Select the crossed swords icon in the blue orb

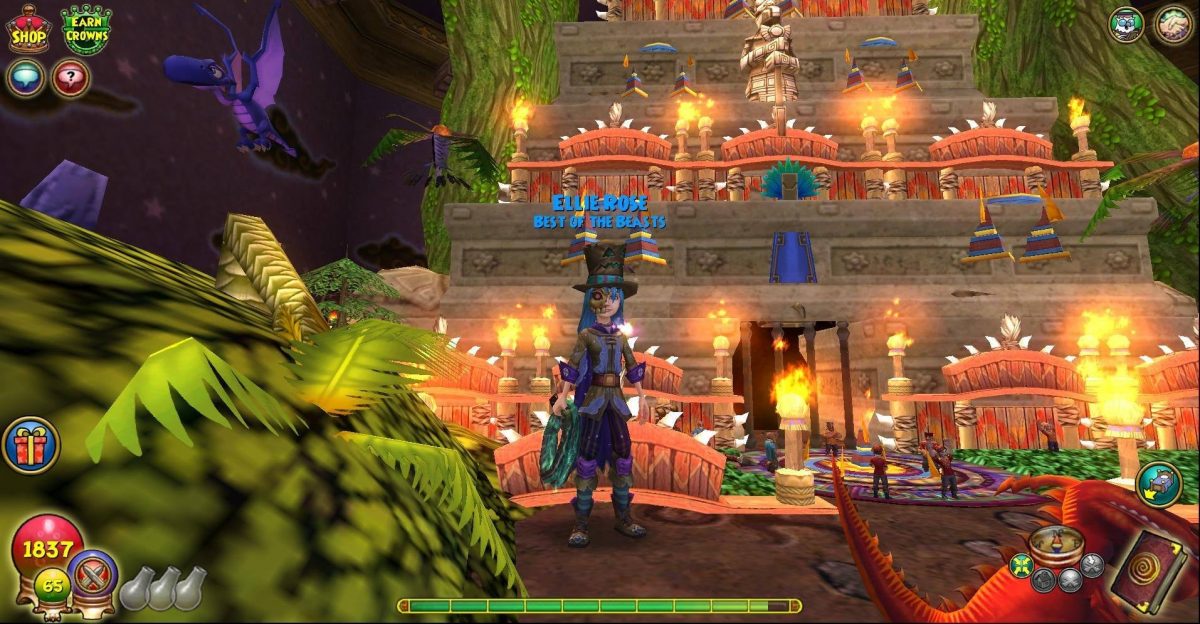click(94, 573)
